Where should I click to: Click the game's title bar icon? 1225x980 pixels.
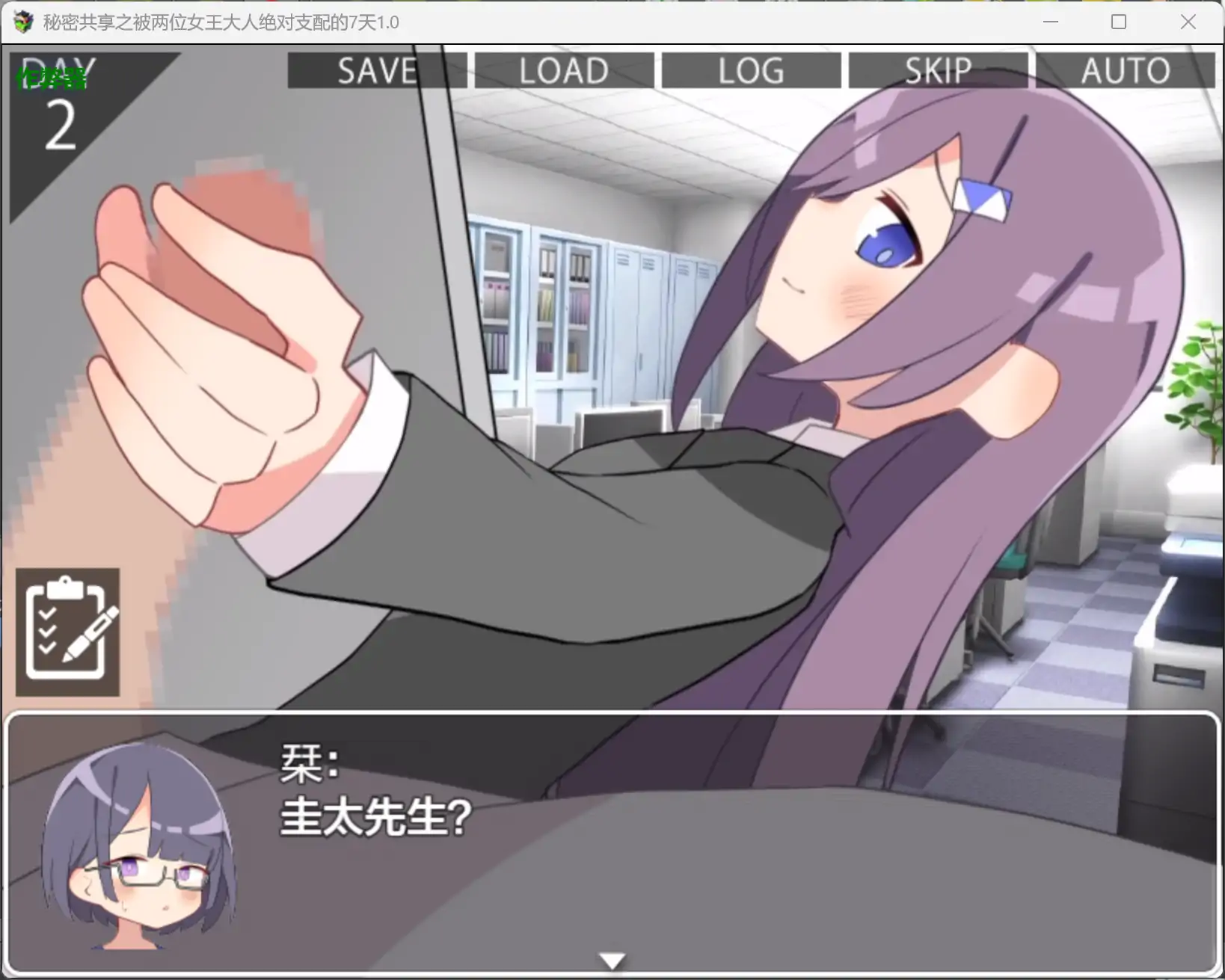(23, 22)
